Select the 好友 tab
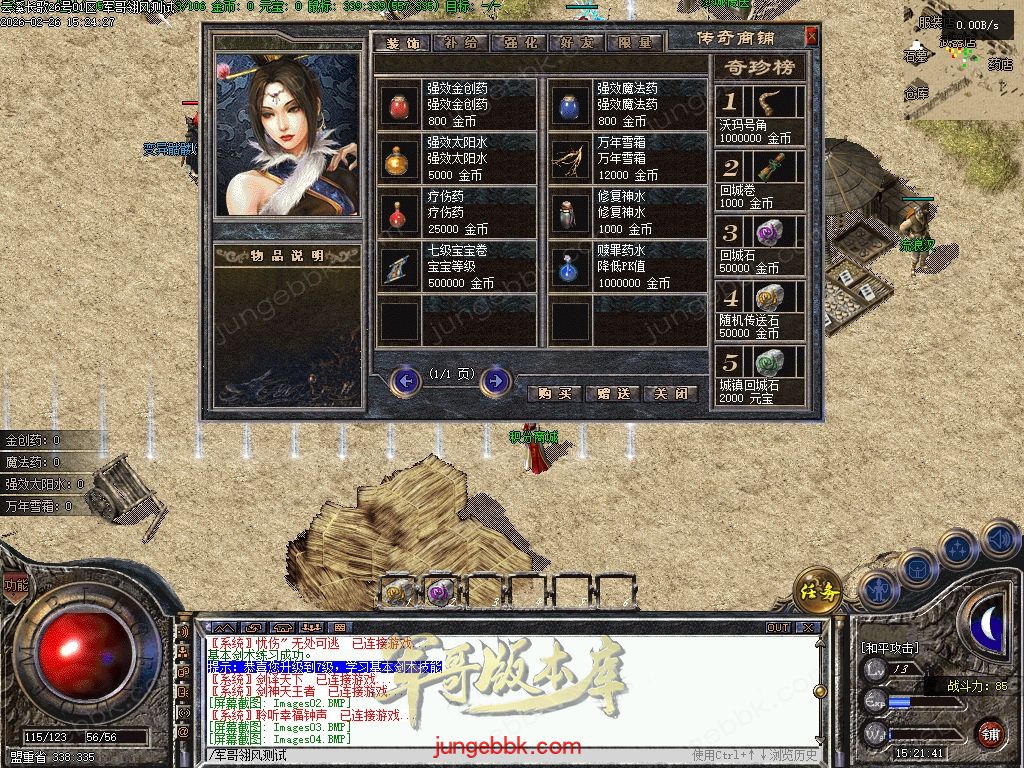The image size is (1024, 768). click(577, 43)
